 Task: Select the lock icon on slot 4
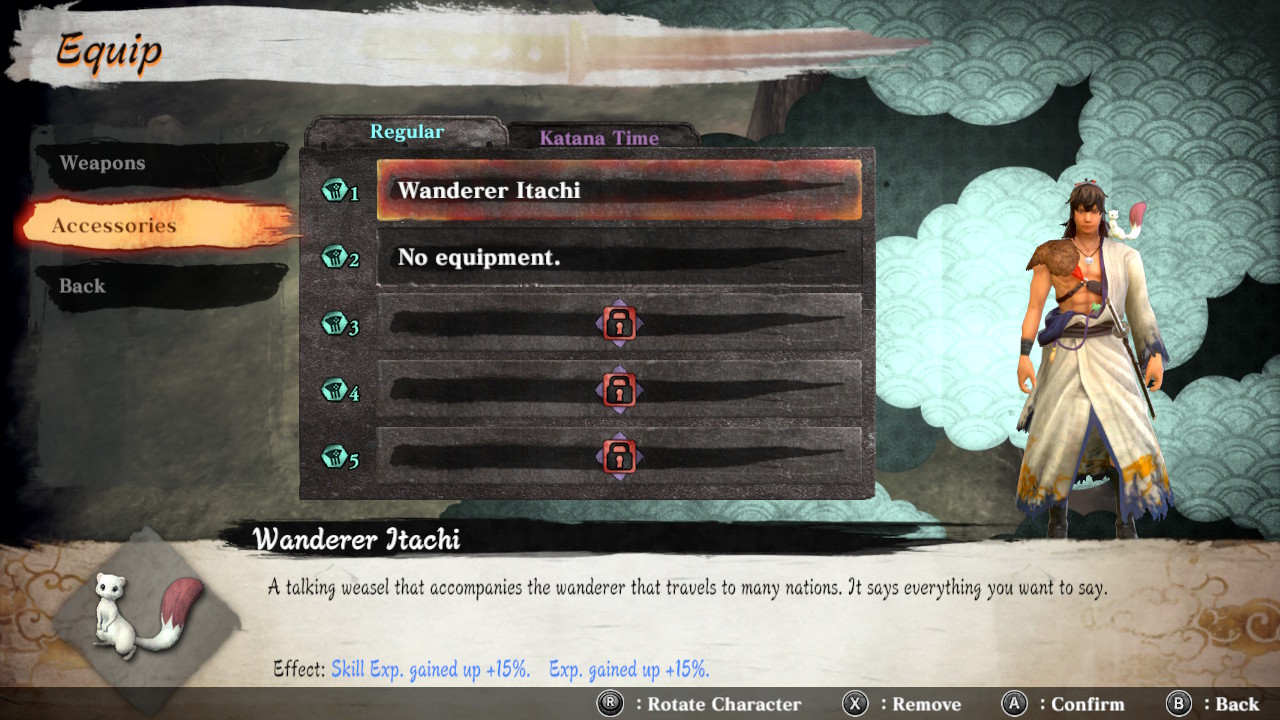(x=620, y=390)
